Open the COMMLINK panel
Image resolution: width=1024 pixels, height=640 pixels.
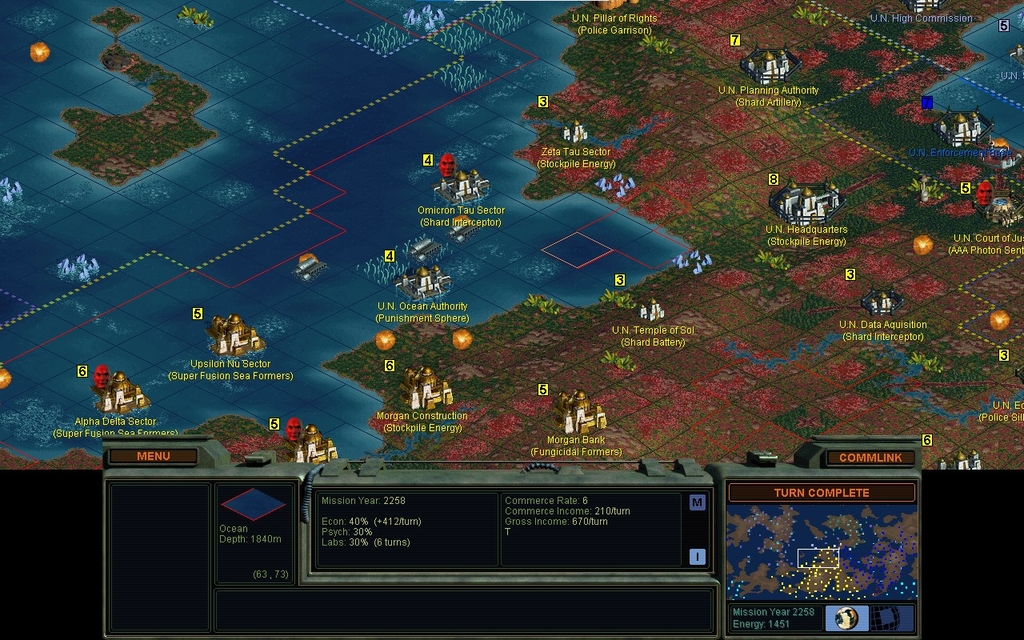coord(870,458)
